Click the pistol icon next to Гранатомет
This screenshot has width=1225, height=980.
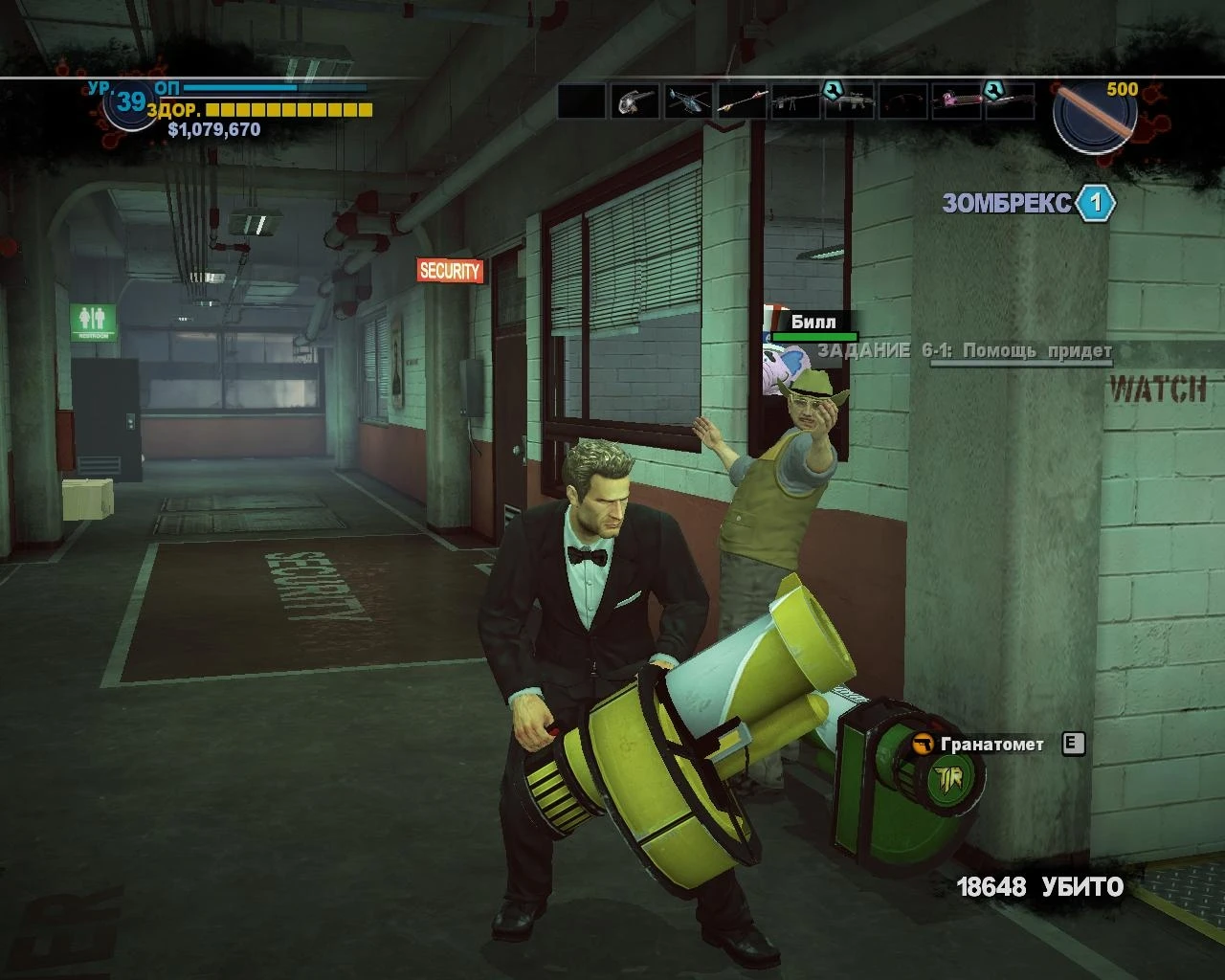(x=922, y=742)
